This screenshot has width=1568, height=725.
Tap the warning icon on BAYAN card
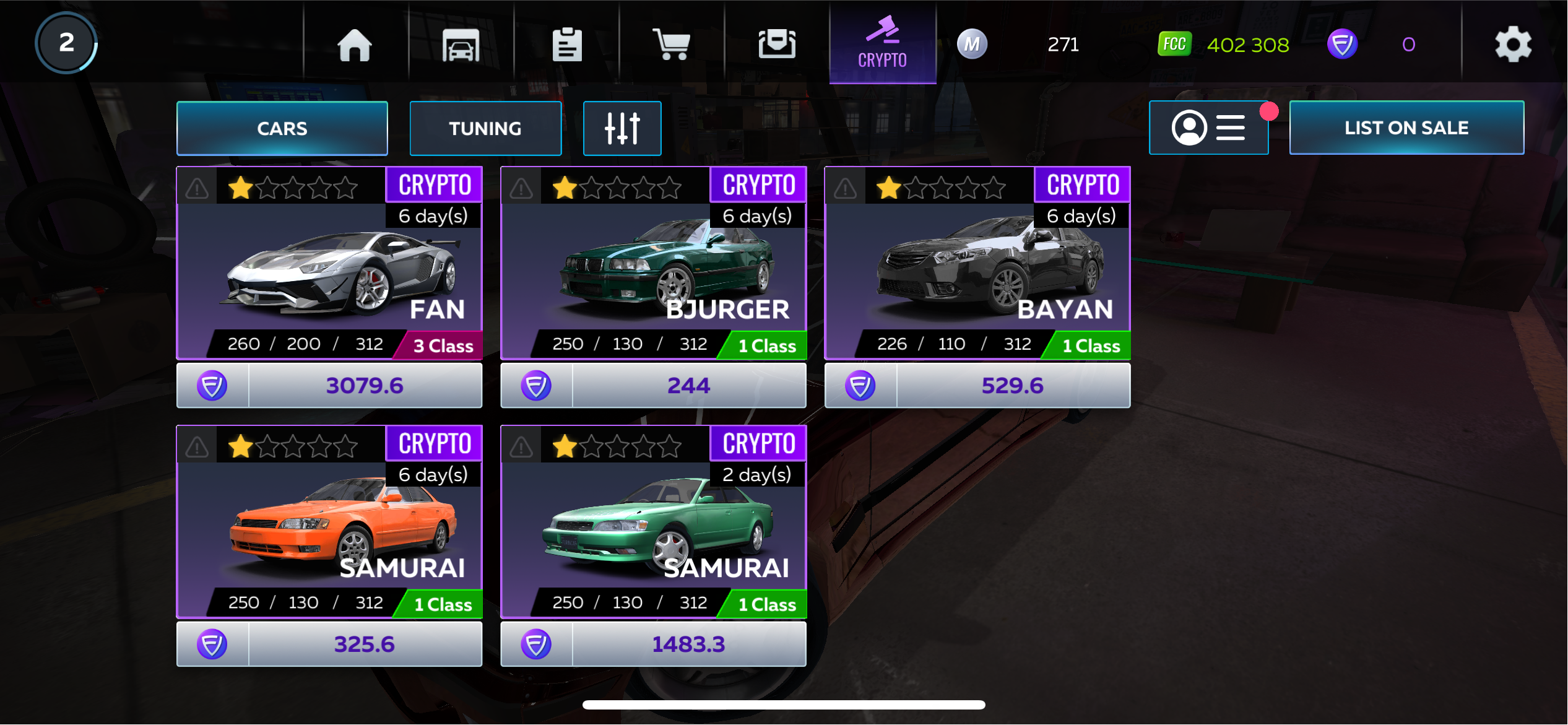(x=845, y=188)
